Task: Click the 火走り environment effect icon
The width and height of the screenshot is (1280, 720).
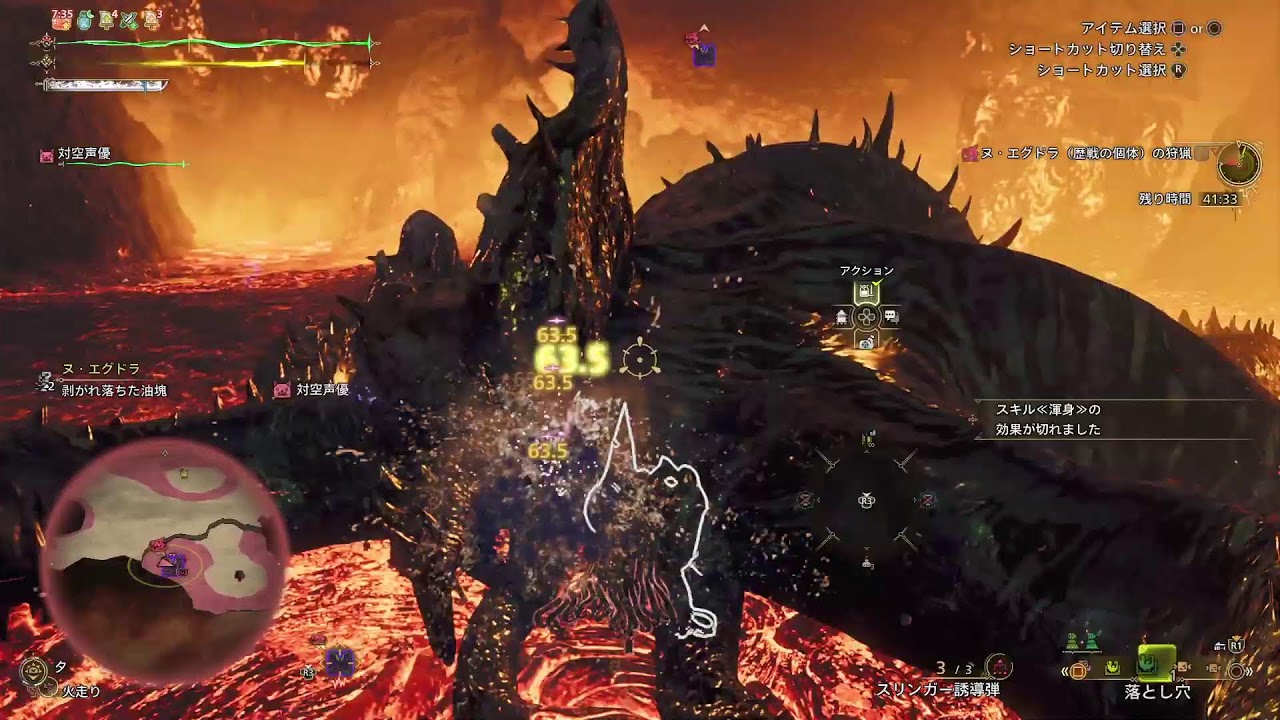Action: click(49, 687)
